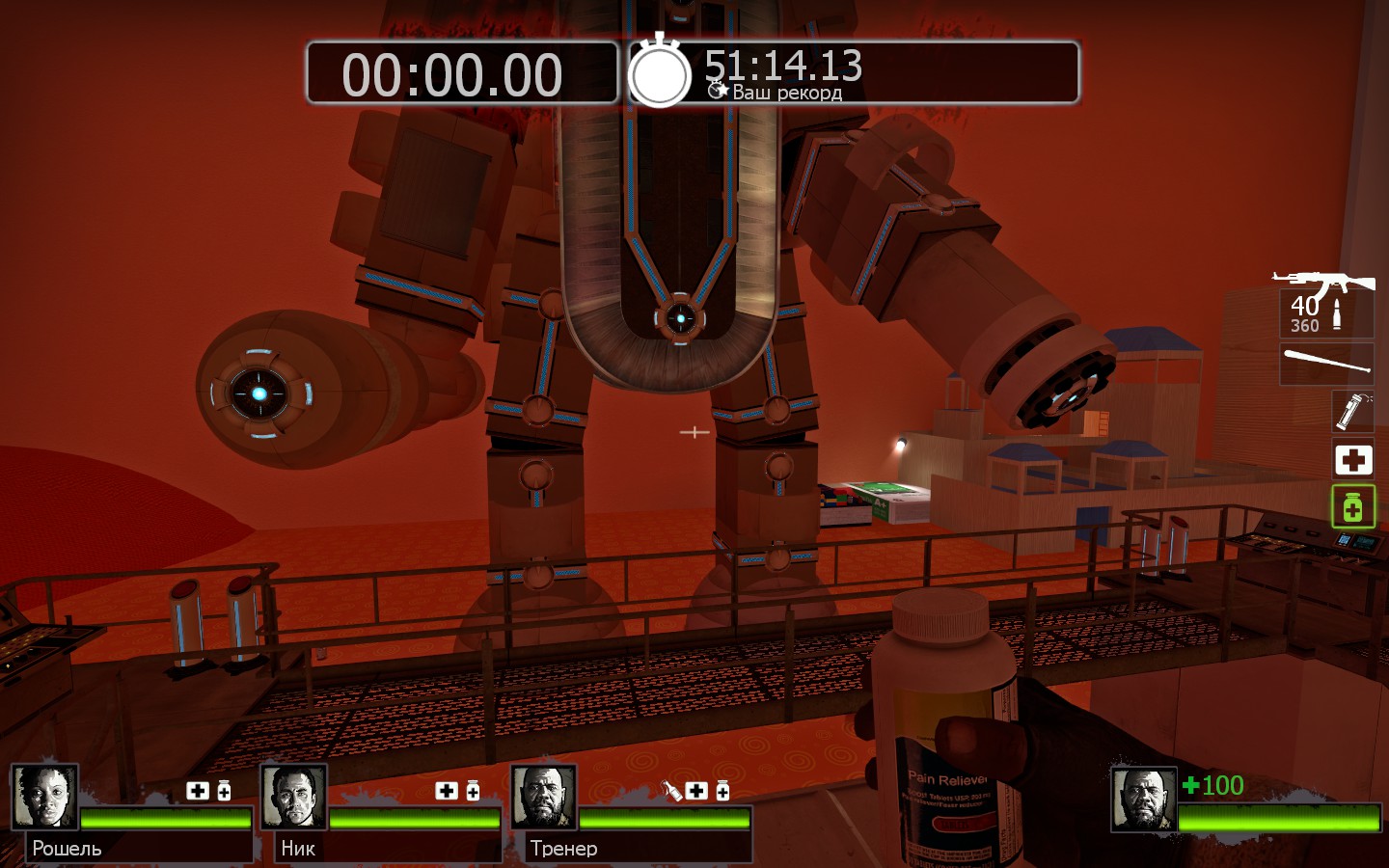1389x868 pixels.
Task: Select the first aid kit slot
Action: click(x=1352, y=460)
